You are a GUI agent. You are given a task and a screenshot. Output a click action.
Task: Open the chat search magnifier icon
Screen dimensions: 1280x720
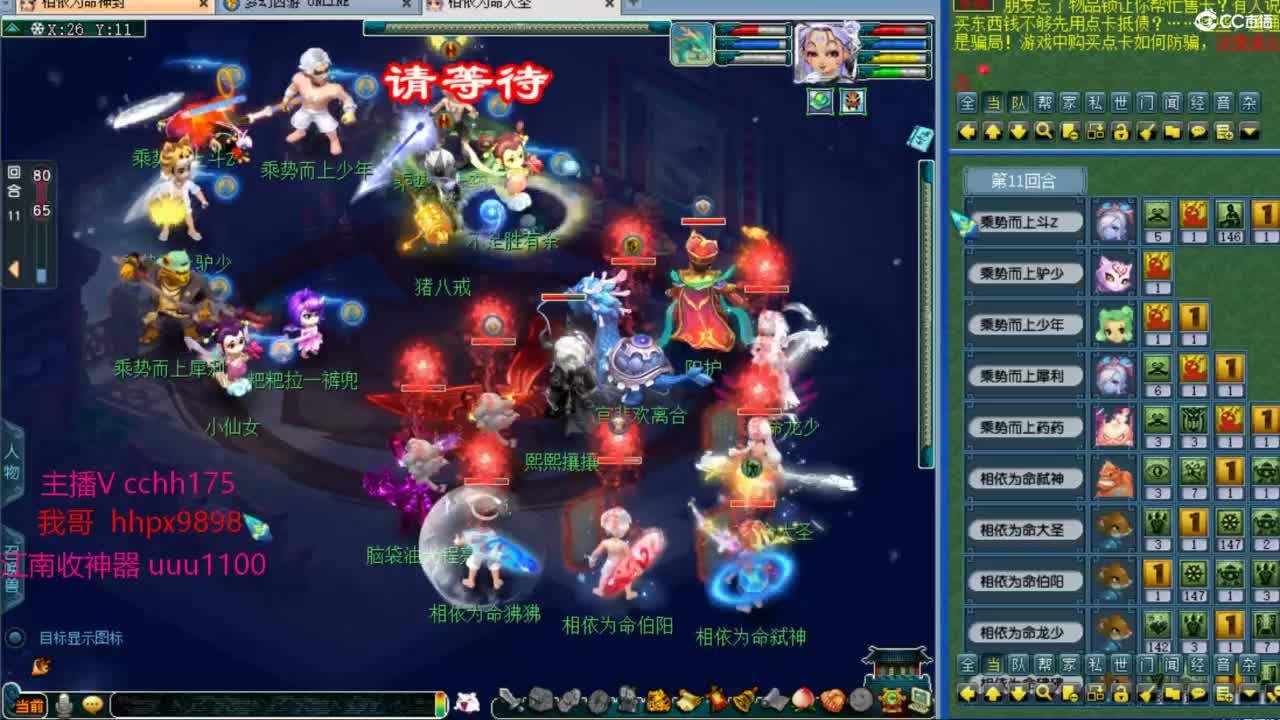(x=1043, y=130)
